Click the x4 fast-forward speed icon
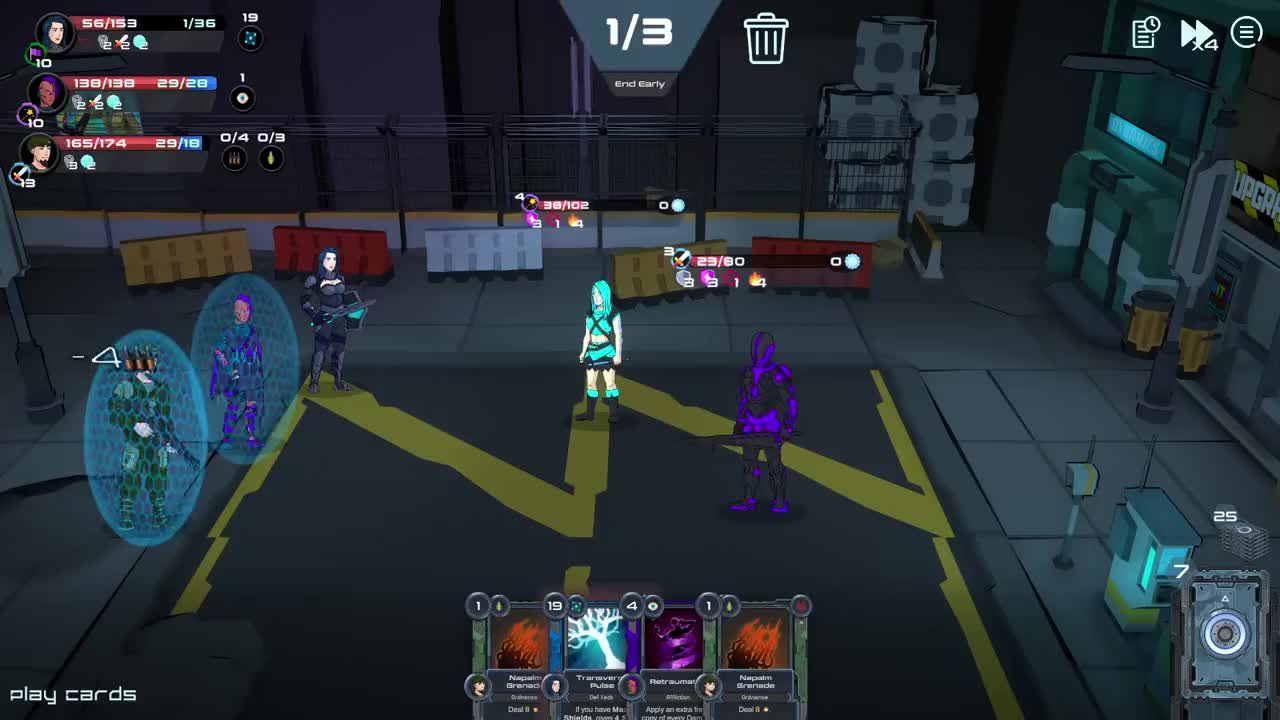 coord(1196,33)
